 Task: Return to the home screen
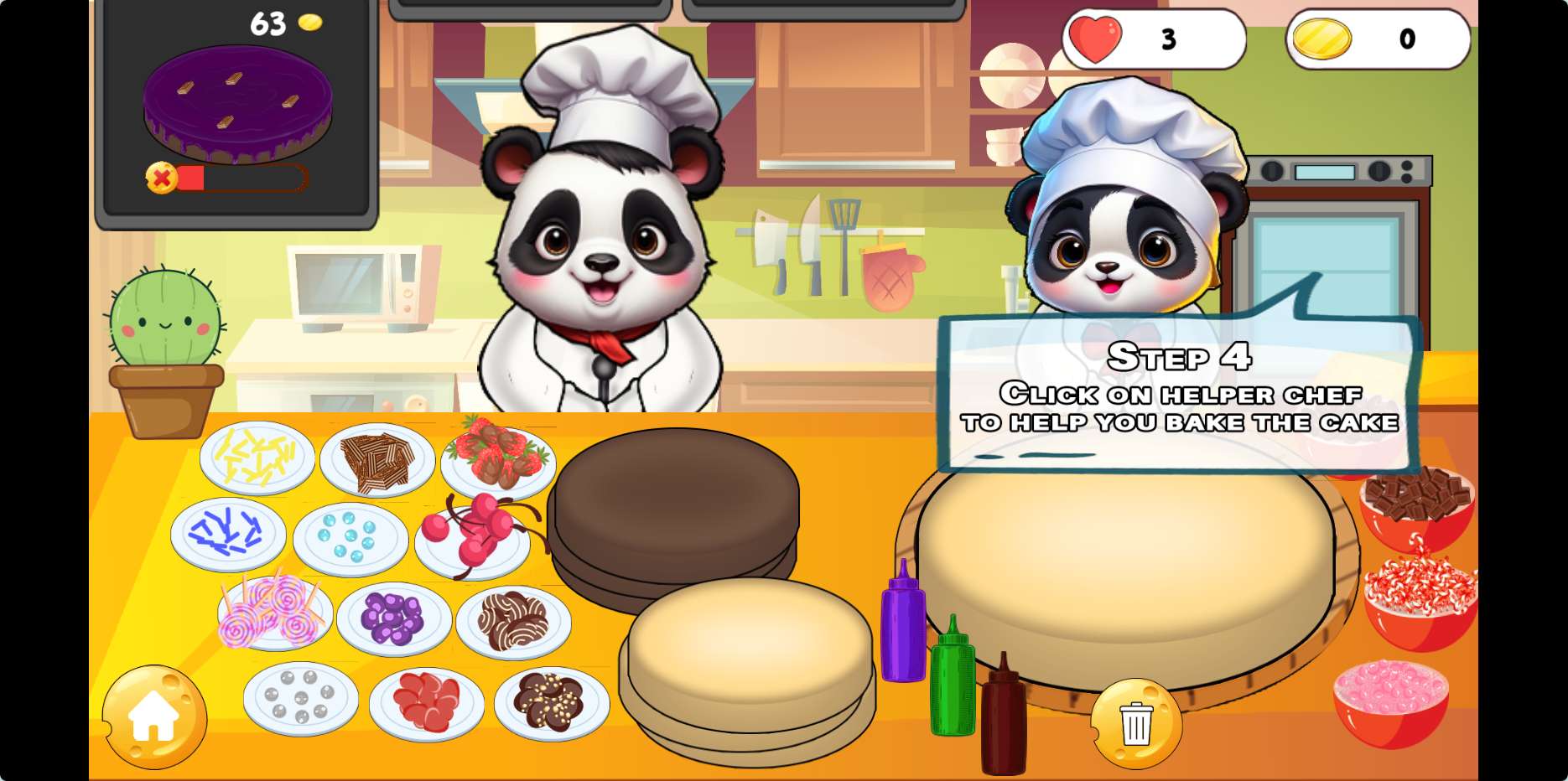pyautogui.click(x=154, y=717)
